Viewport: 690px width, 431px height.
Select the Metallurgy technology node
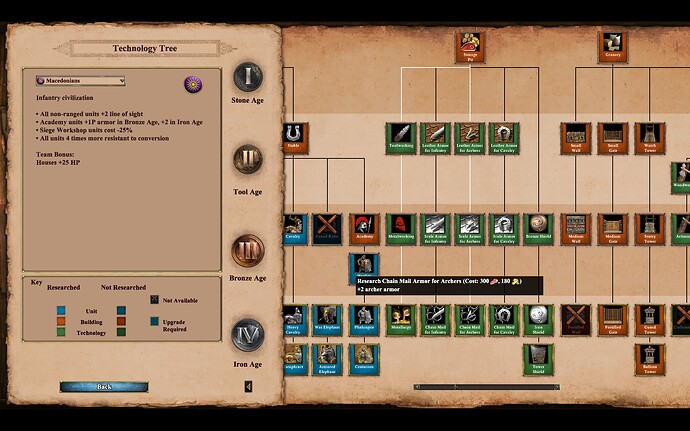[x=401, y=318]
